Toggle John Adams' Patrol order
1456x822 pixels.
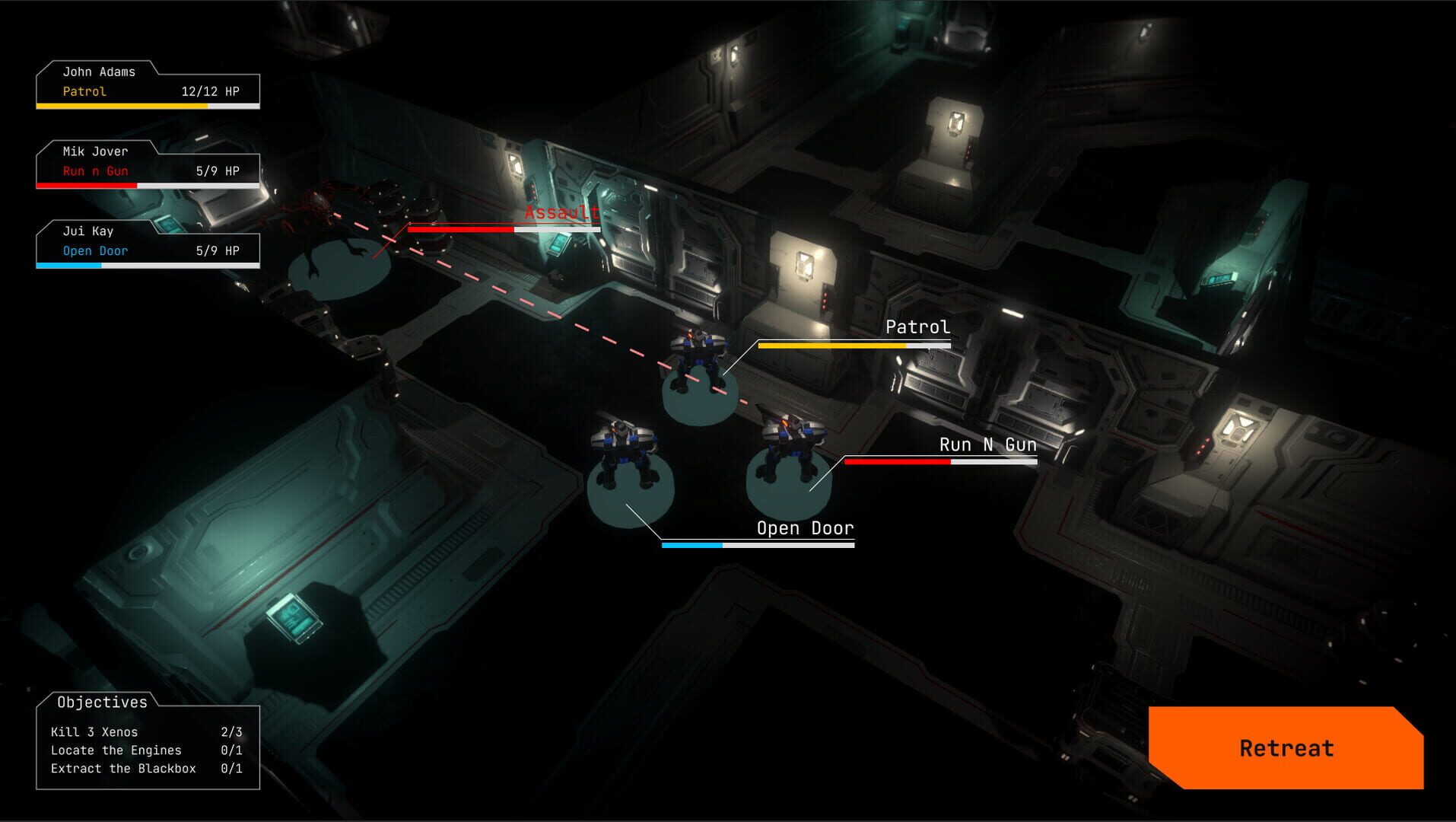(x=84, y=91)
